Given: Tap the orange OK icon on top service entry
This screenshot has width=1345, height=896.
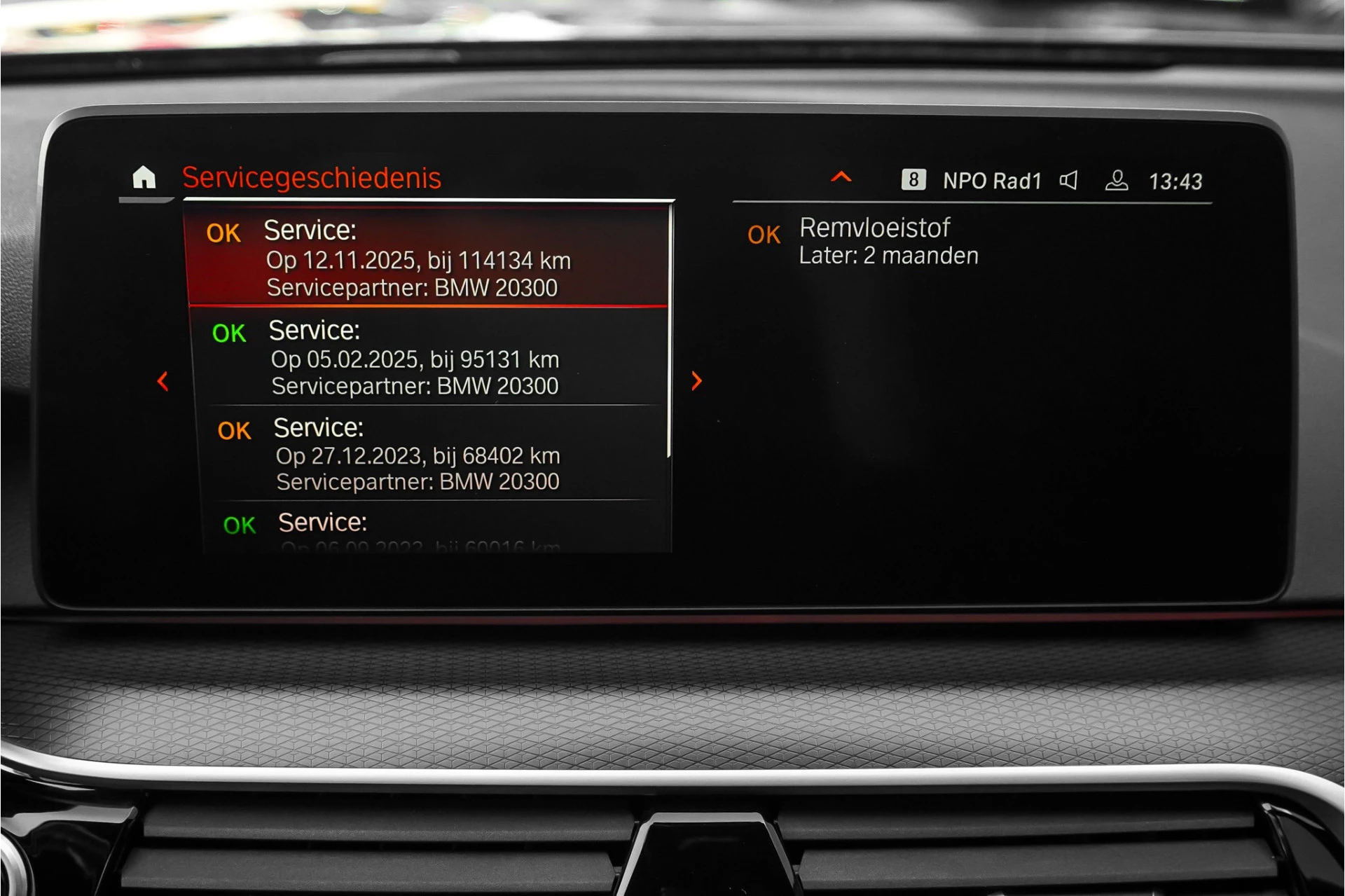Looking at the screenshot, I should coord(223,233).
